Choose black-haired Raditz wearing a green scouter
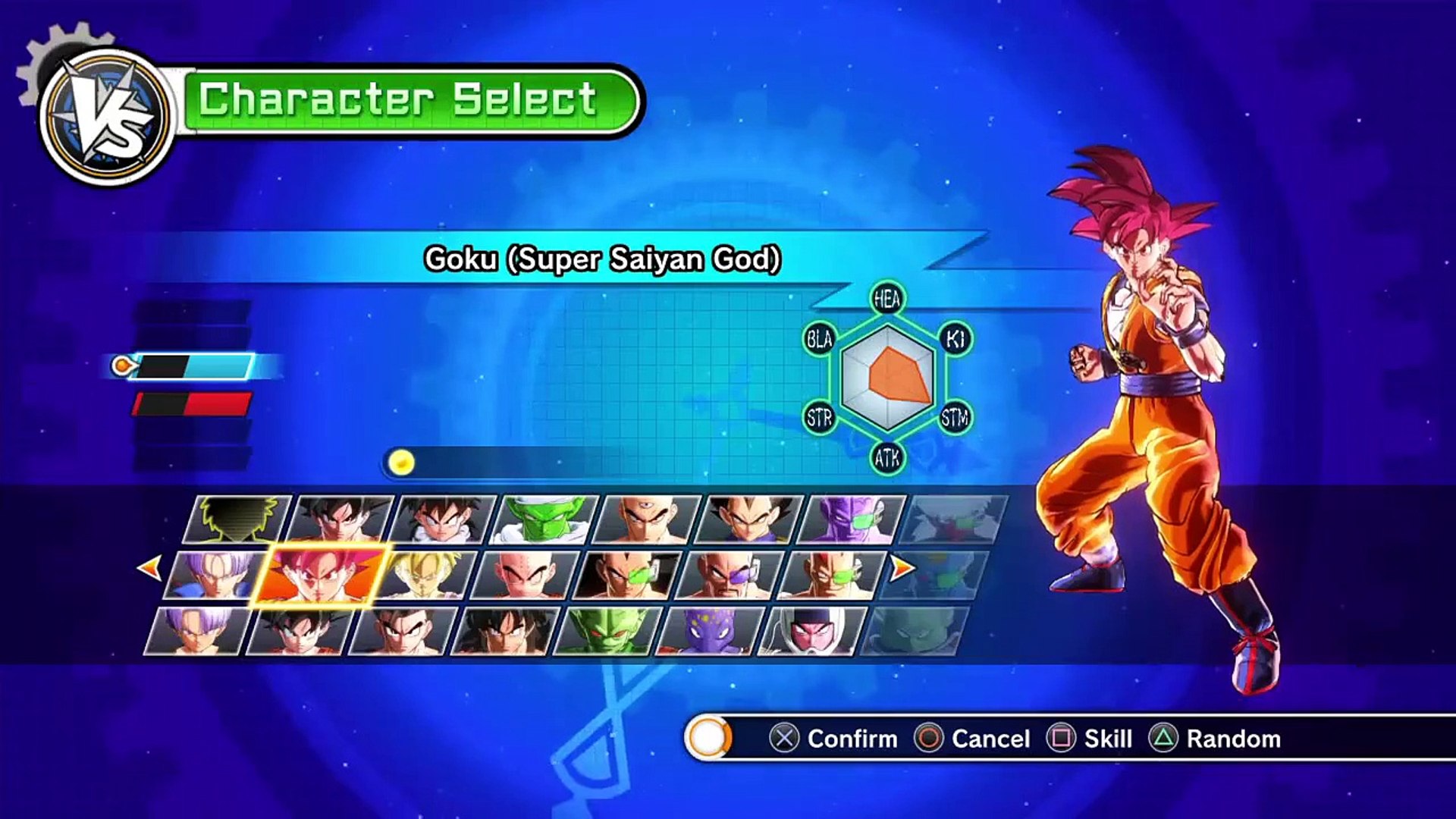Viewport: 1456px width, 819px height. pos(628,576)
